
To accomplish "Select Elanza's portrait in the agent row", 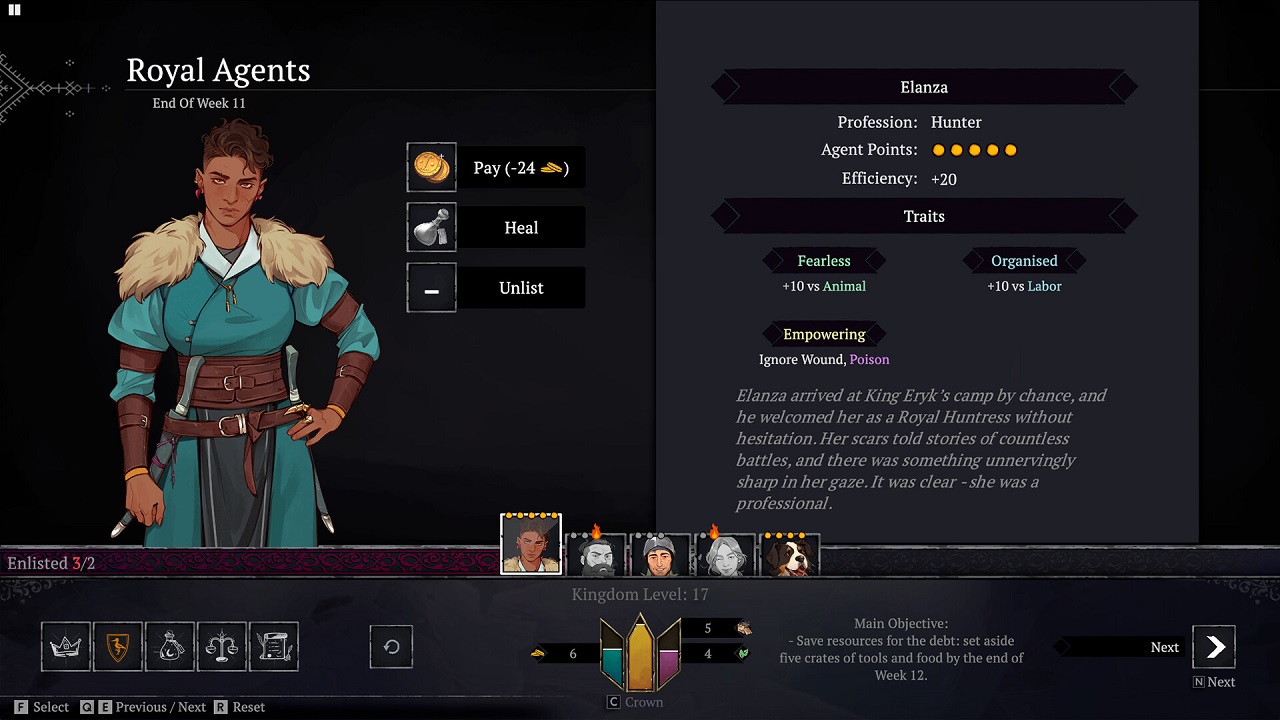I will pyautogui.click(x=531, y=545).
